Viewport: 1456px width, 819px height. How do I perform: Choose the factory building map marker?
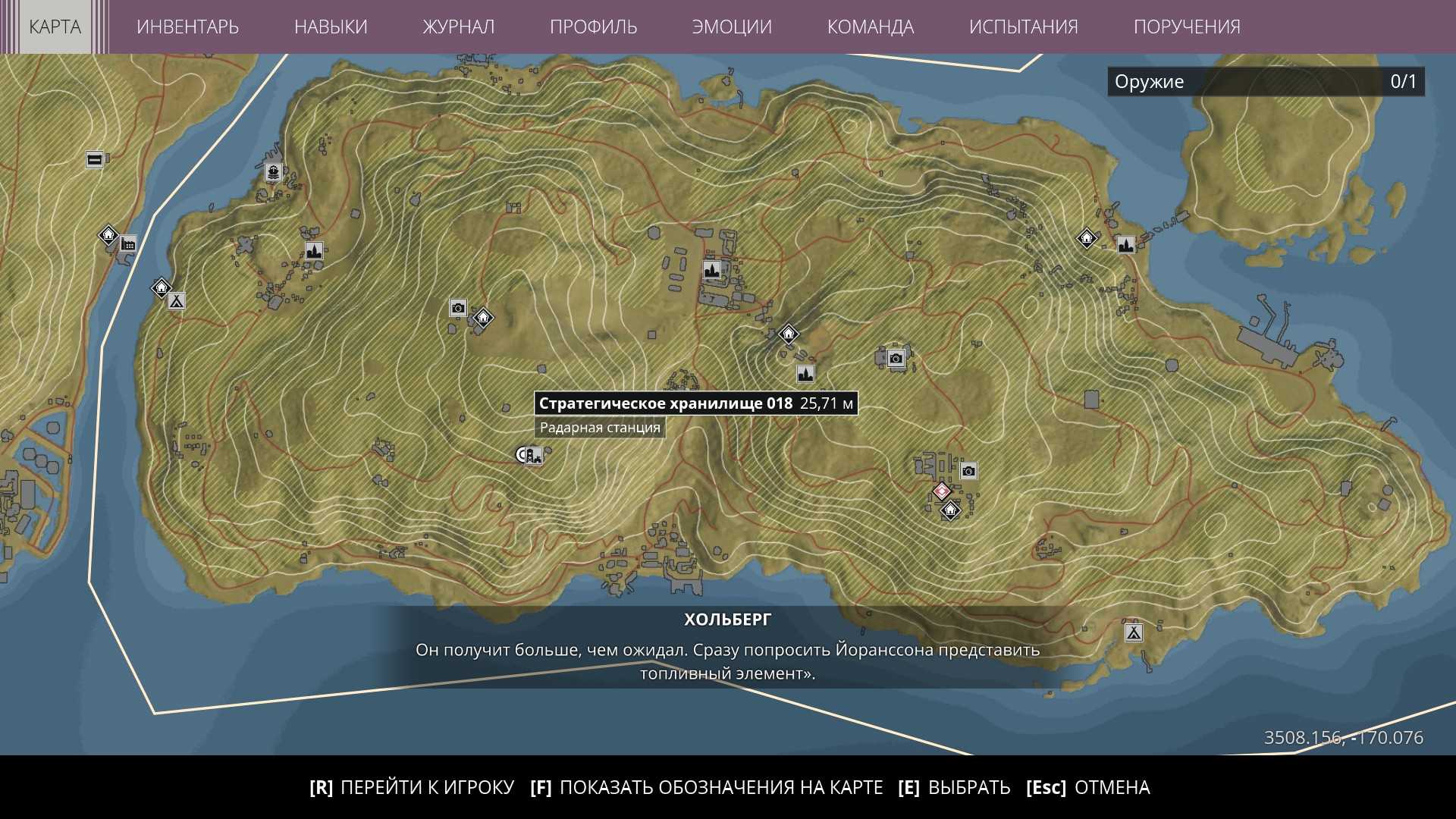coord(128,243)
